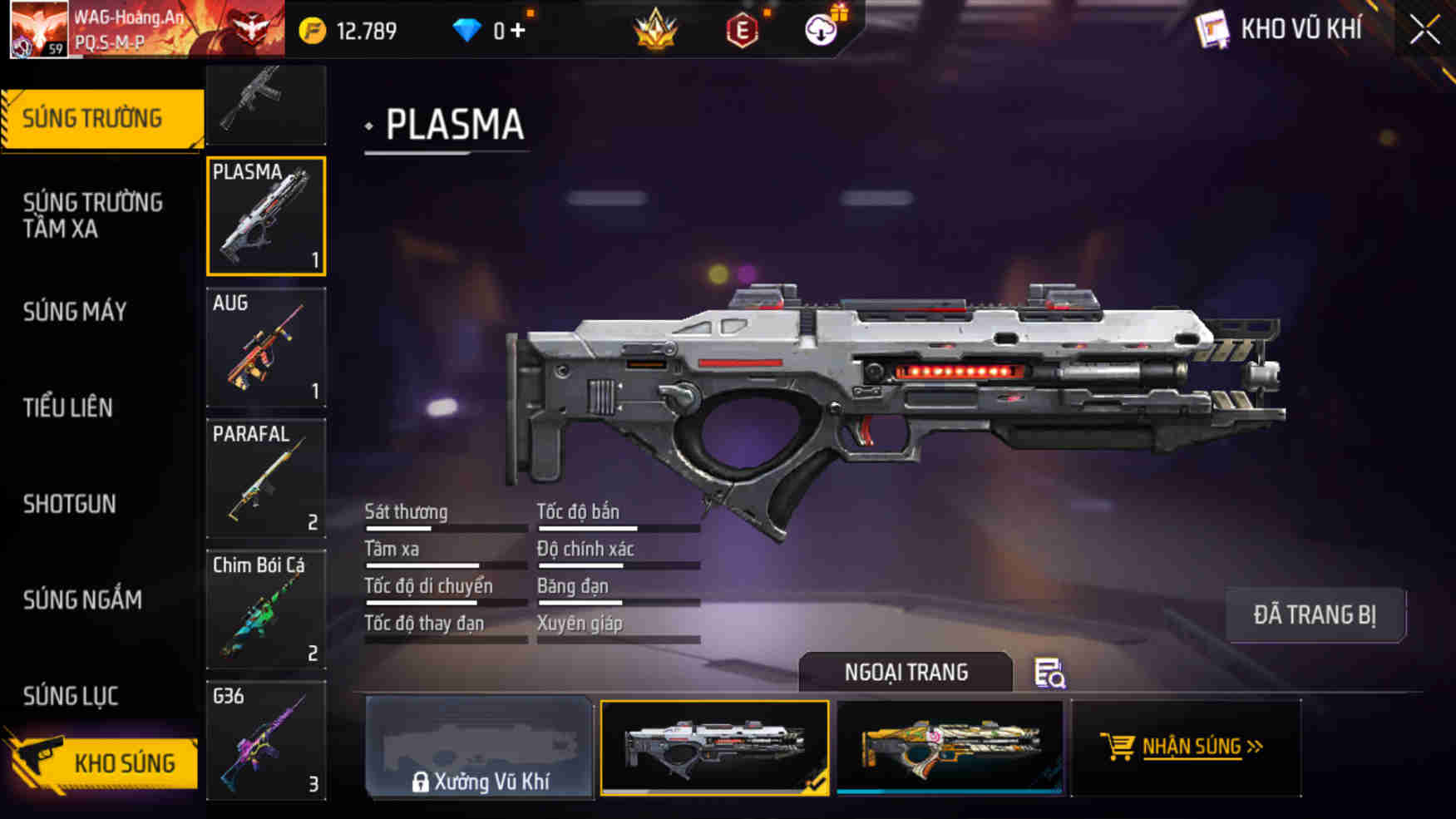The image size is (1456, 819).
Task: Pick the Chim Bói Cá weapon tile
Action: [x=266, y=609]
